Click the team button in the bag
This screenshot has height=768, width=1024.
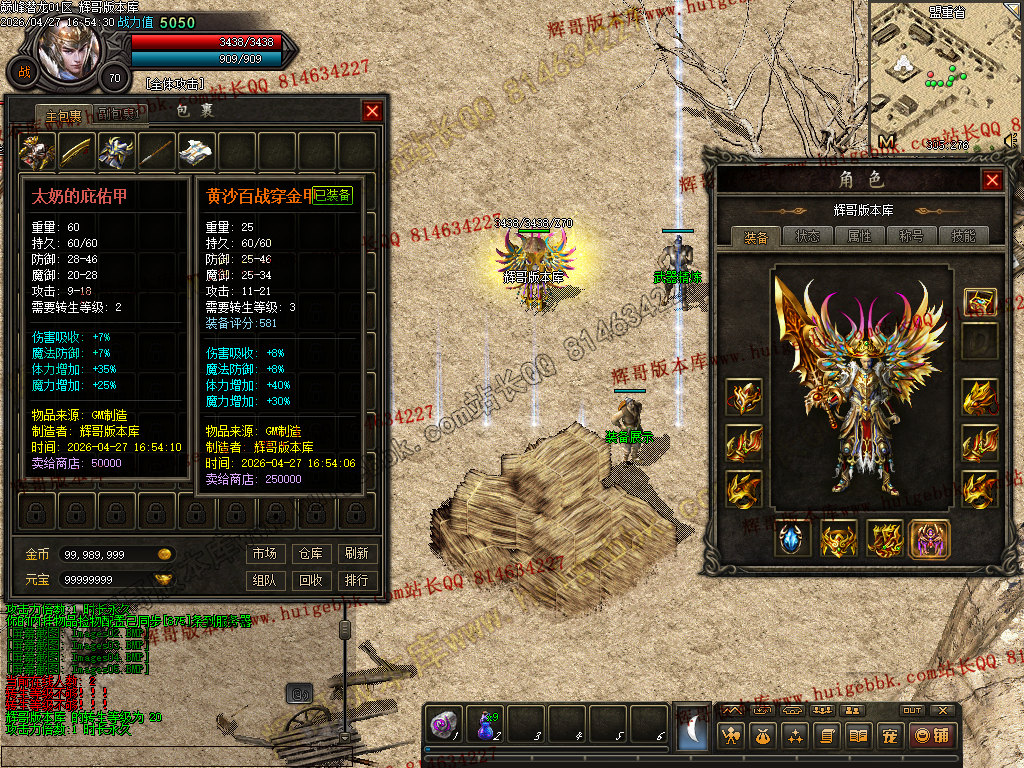pyautogui.click(x=264, y=580)
